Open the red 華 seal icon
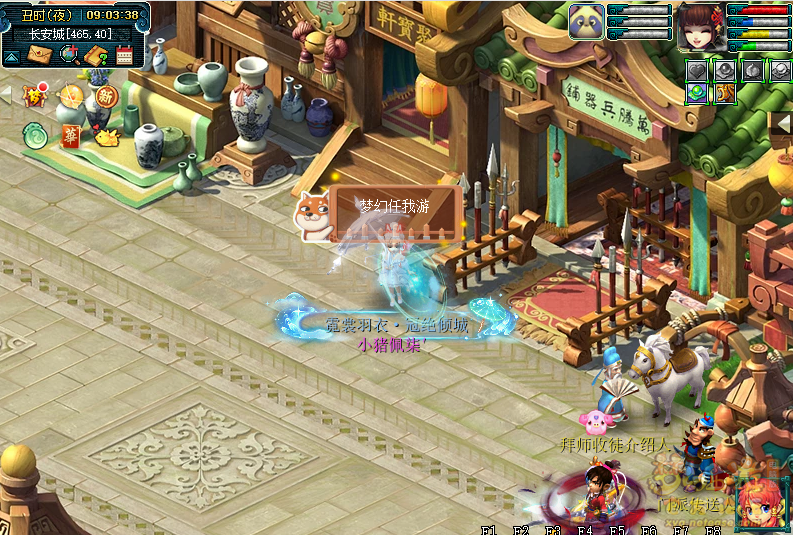 (x=70, y=136)
